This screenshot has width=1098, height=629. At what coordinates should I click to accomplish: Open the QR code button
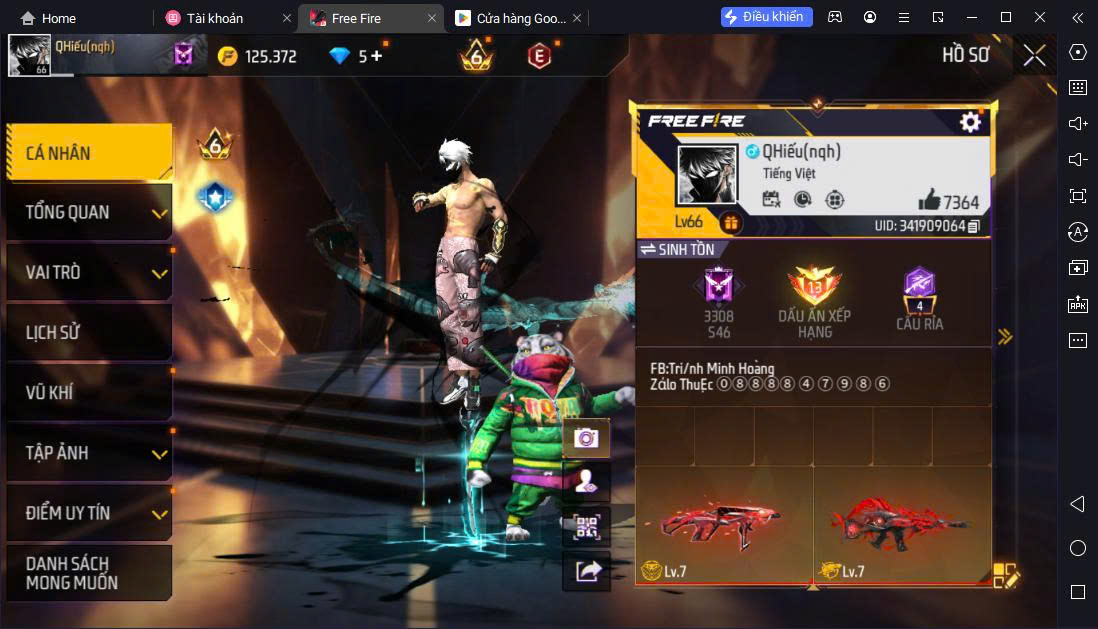click(x=586, y=527)
